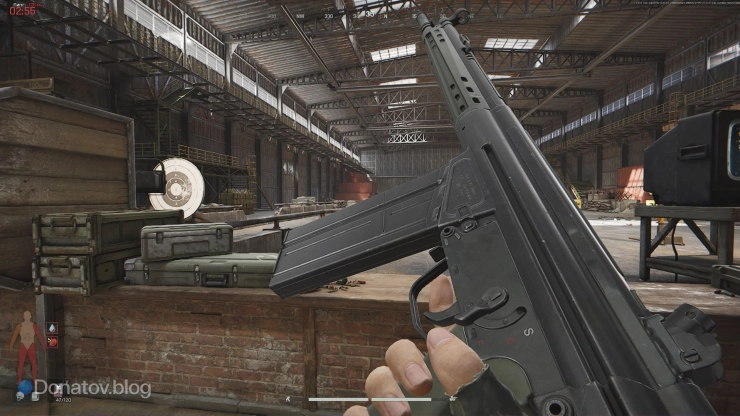This screenshot has width=740, height=416.
Task: Click the body health silhouette indicator
Action: tap(25, 346)
